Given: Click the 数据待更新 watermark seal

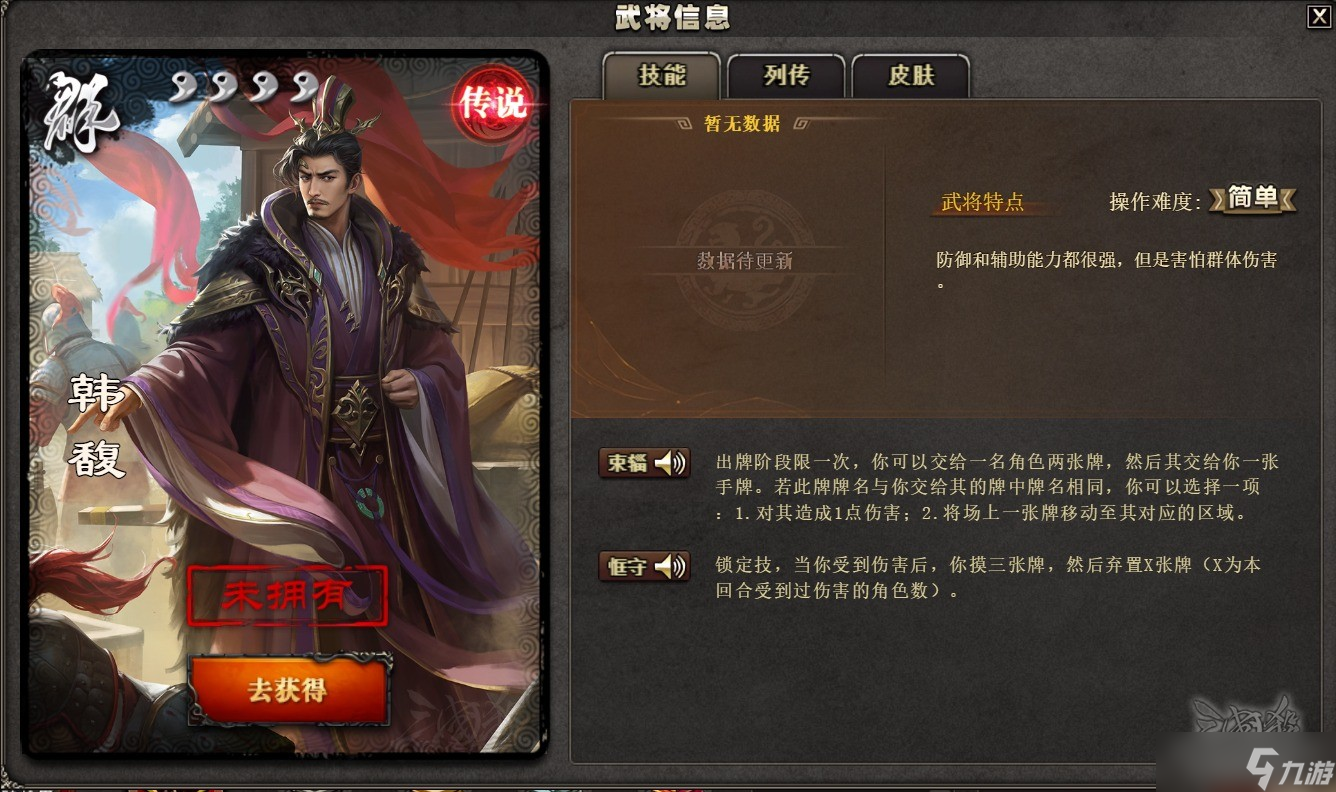Looking at the screenshot, I should coord(743,260).
